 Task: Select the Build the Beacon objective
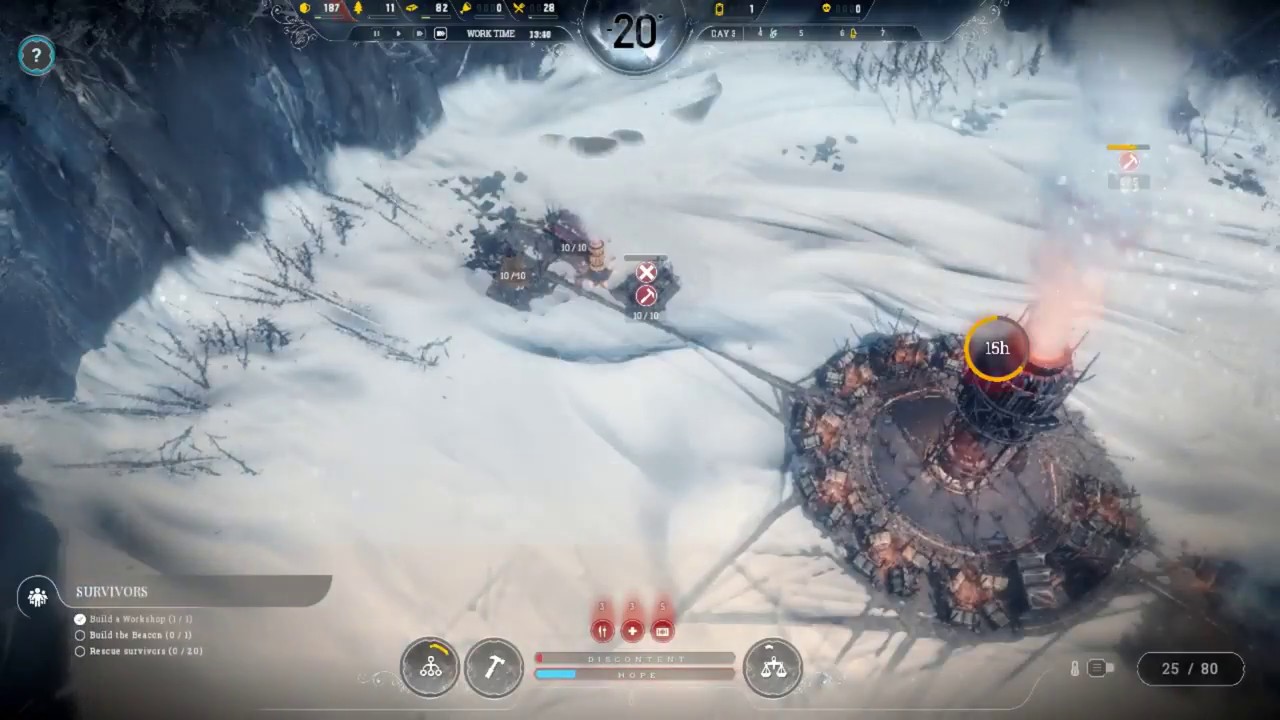tap(140, 635)
